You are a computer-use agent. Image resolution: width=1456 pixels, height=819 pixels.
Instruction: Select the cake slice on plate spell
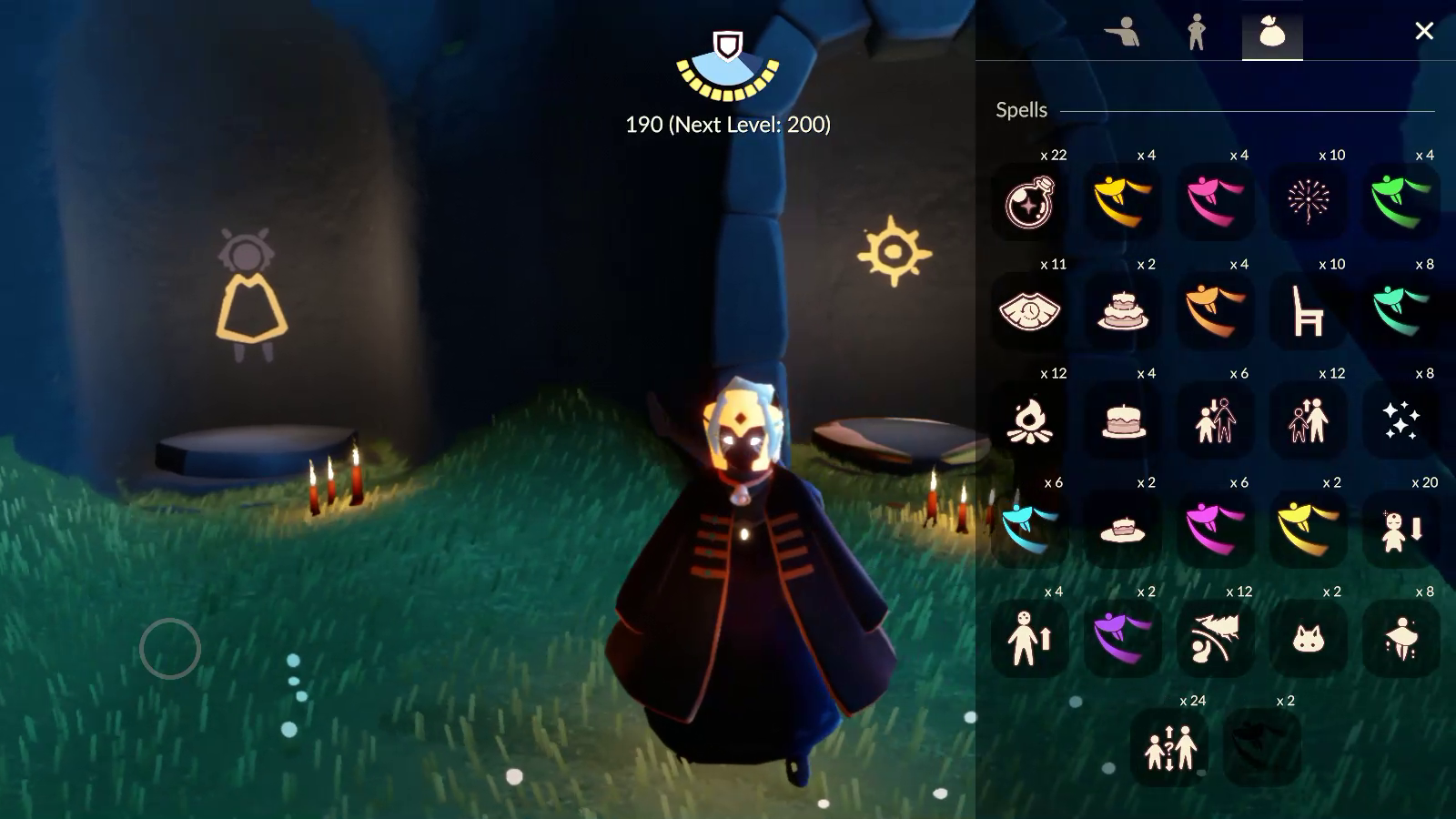click(1122, 529)
